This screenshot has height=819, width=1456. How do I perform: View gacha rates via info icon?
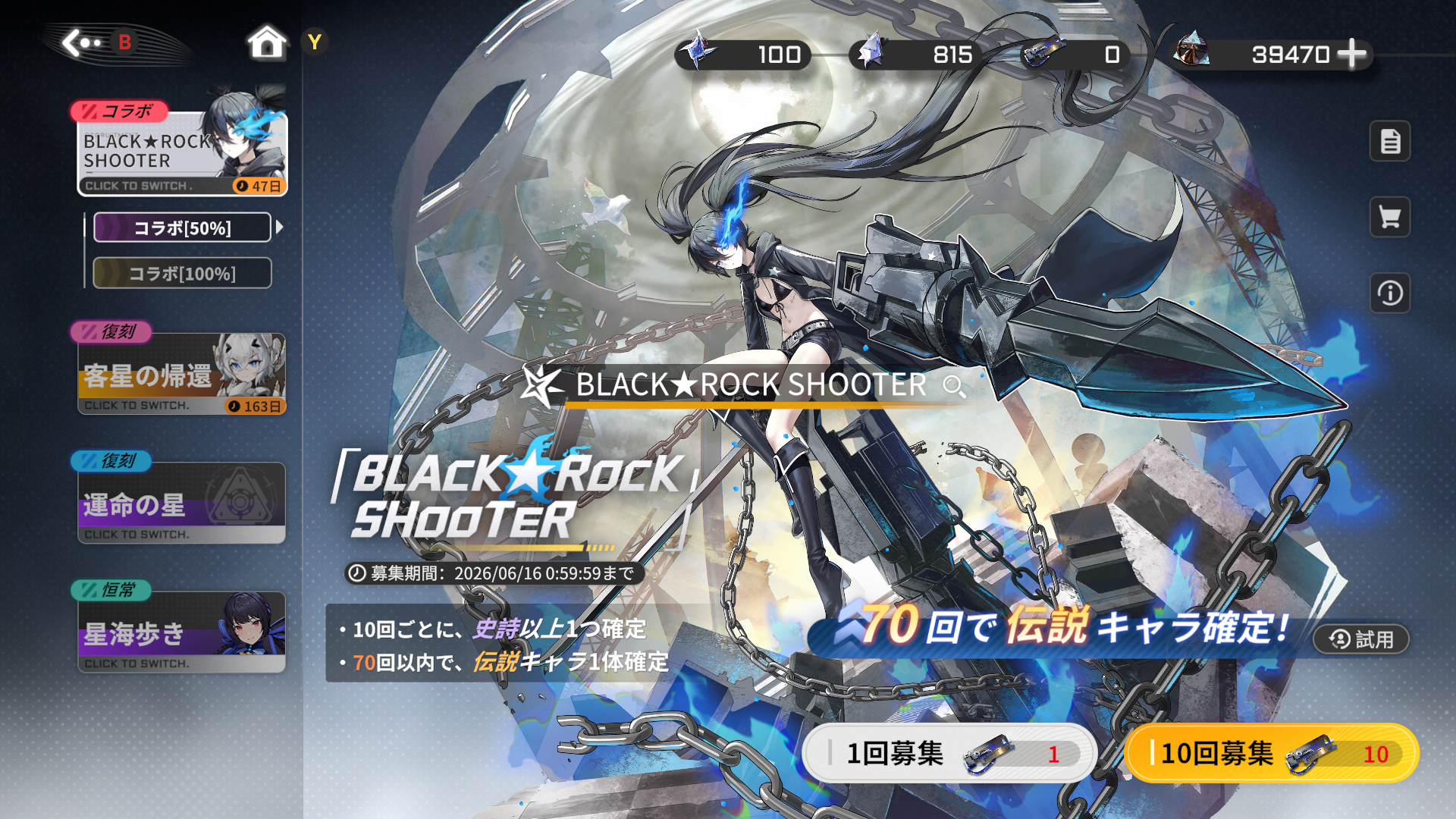[x=1389, y=294]
